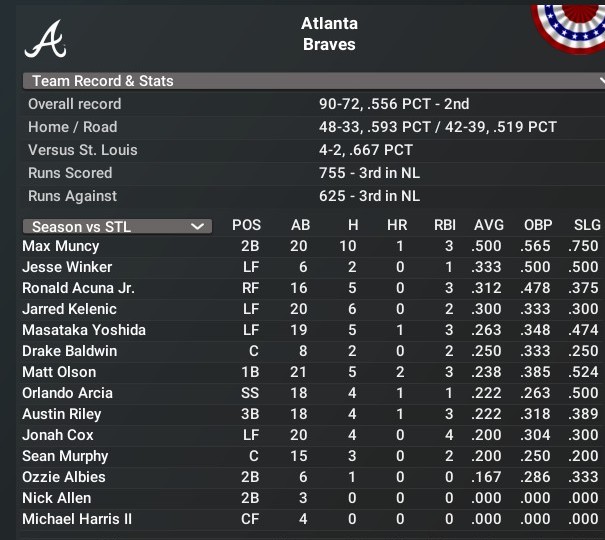Select Jesse Winker in the roster
The width and height of the screenshot is (605, 540).
67,267
